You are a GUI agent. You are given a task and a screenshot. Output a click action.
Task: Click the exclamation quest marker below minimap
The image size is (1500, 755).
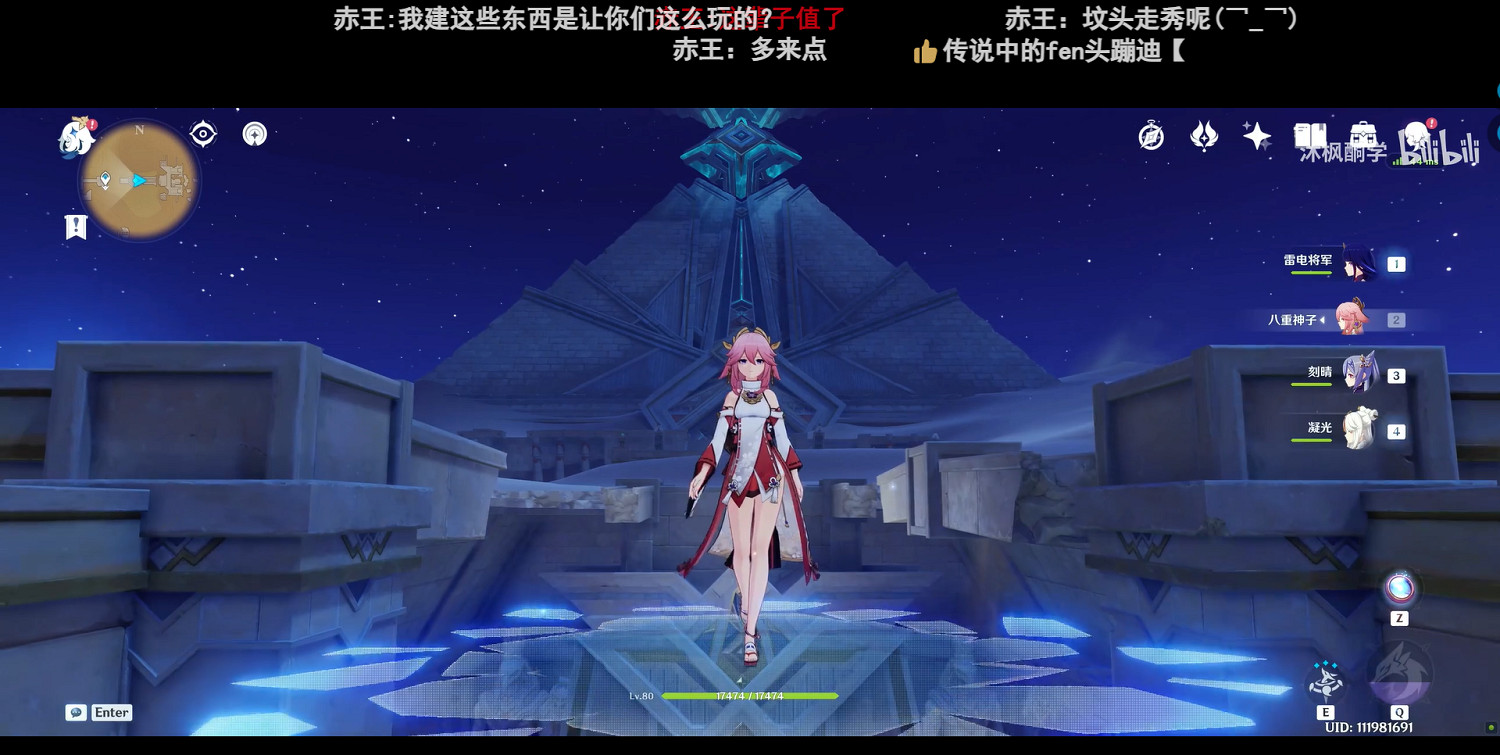76,227
